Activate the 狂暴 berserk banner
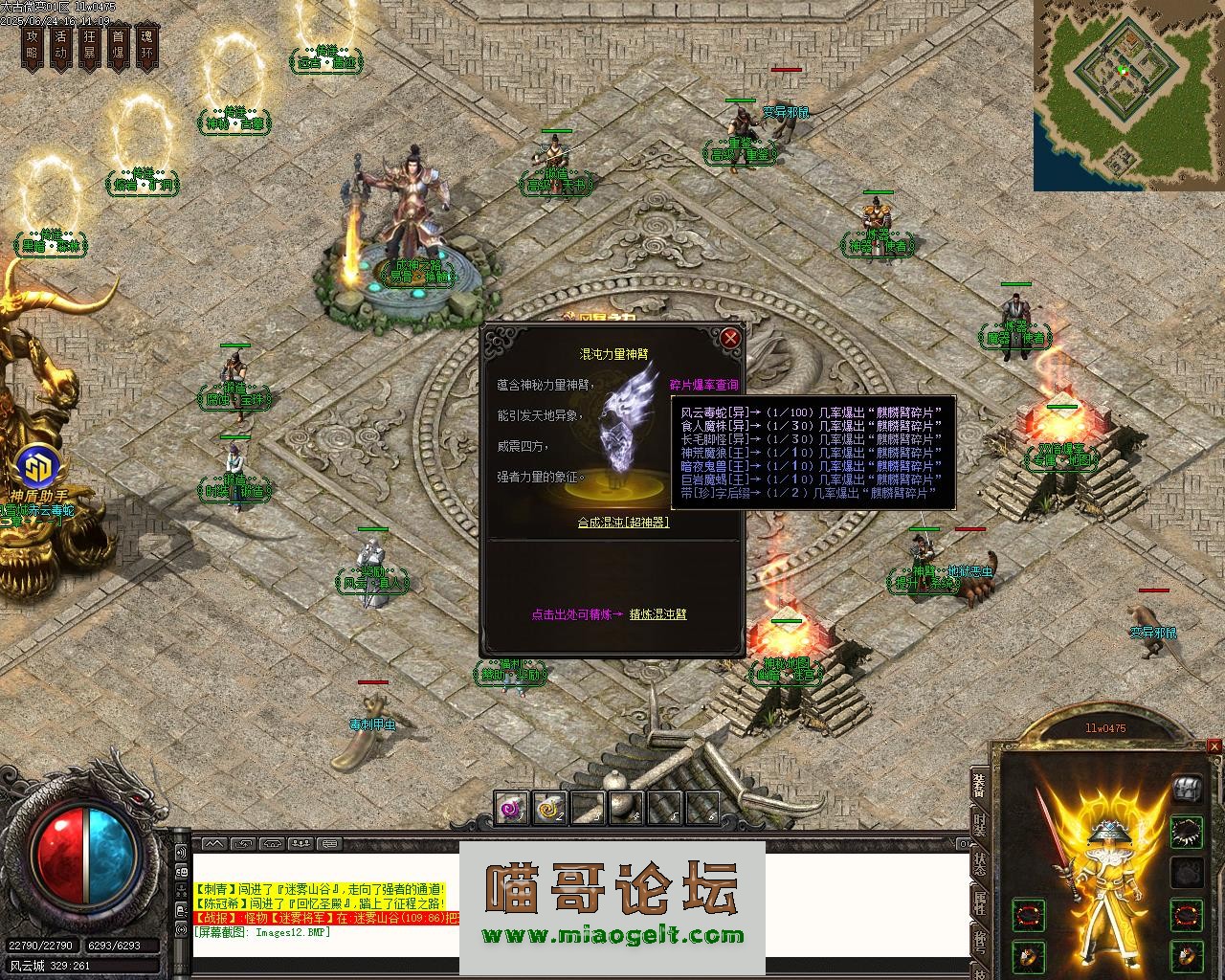 coord(89,45)
